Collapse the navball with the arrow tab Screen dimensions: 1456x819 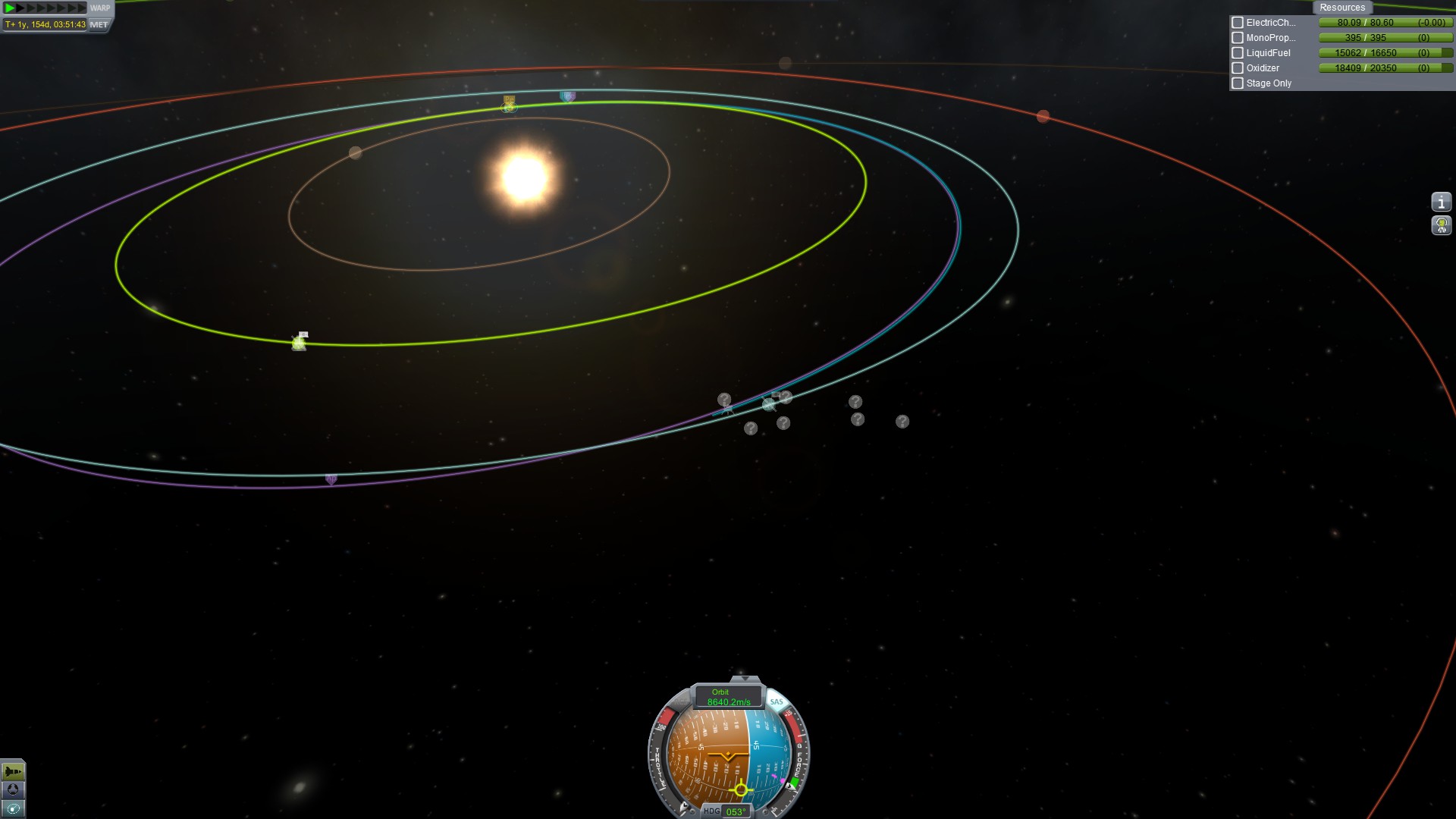point(745,679)
